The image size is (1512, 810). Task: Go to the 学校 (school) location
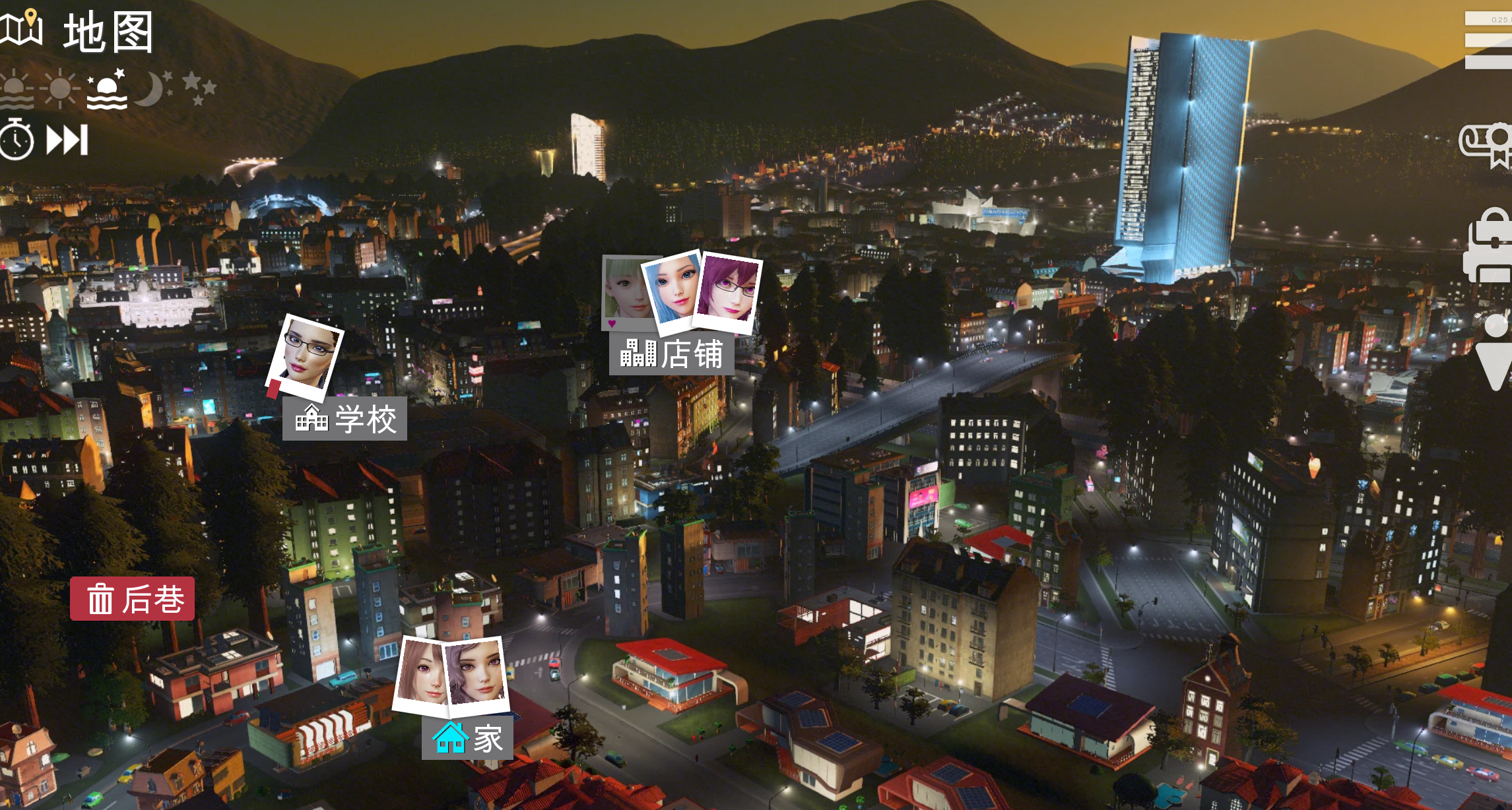click(345, 419)
